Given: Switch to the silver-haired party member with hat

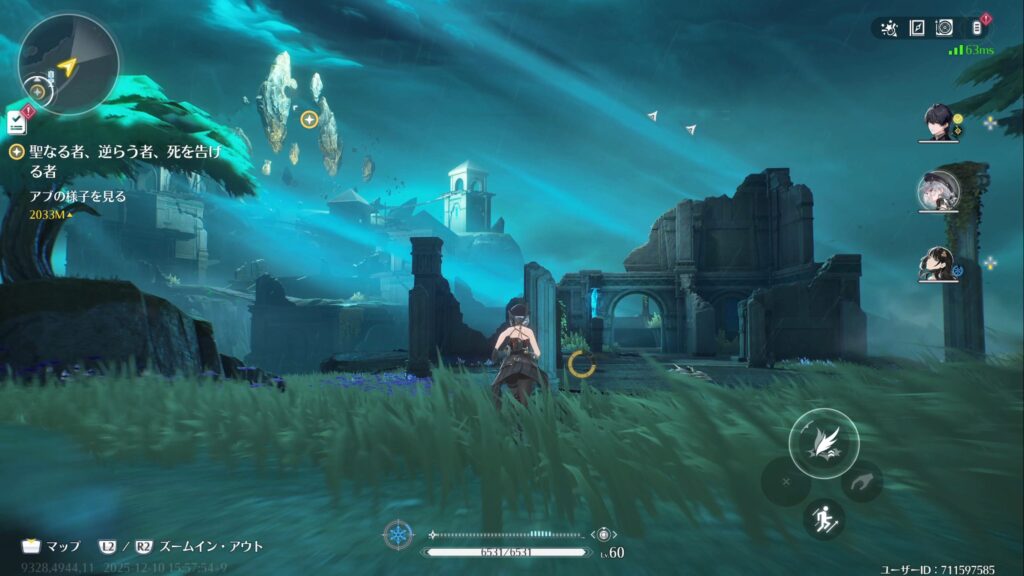Looking at the screenshot, I should pyautogui.click(x=940, y=192).
